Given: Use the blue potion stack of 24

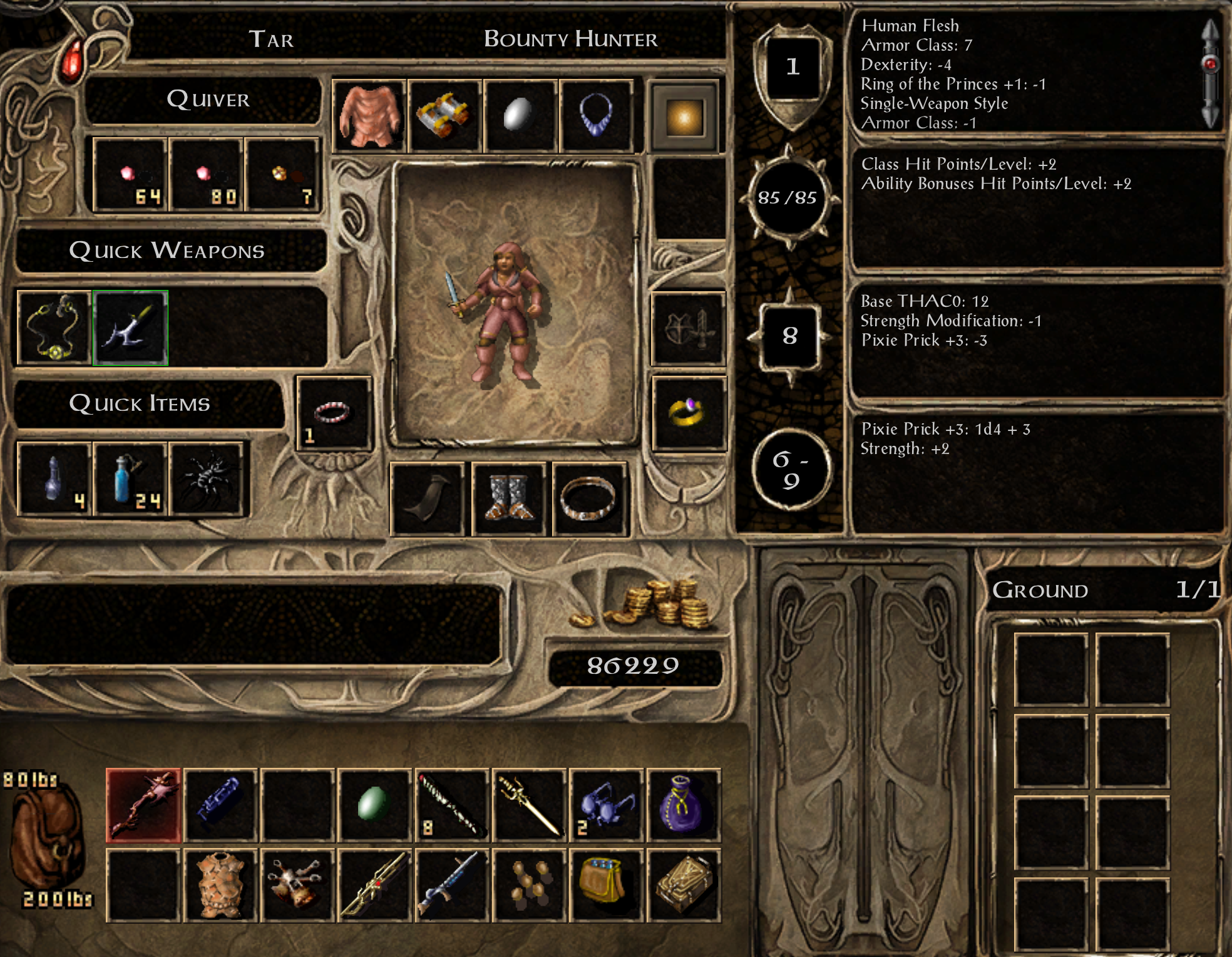Looking at the screenshot, I should [x=130, y=479].
